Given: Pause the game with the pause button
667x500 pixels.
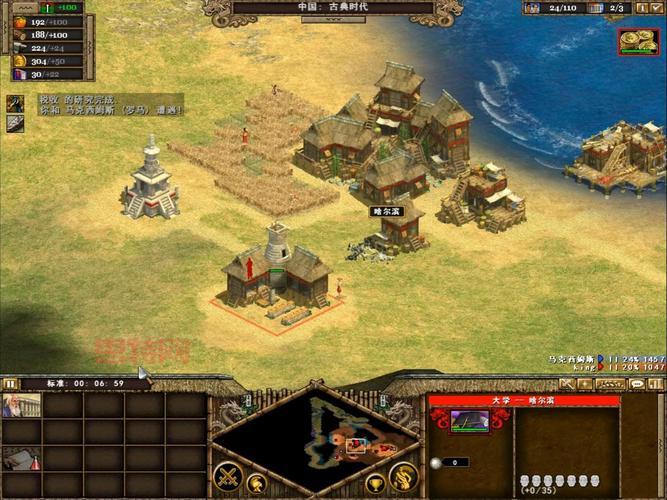Looking at the screenshot, I should (x=11, y=383).
